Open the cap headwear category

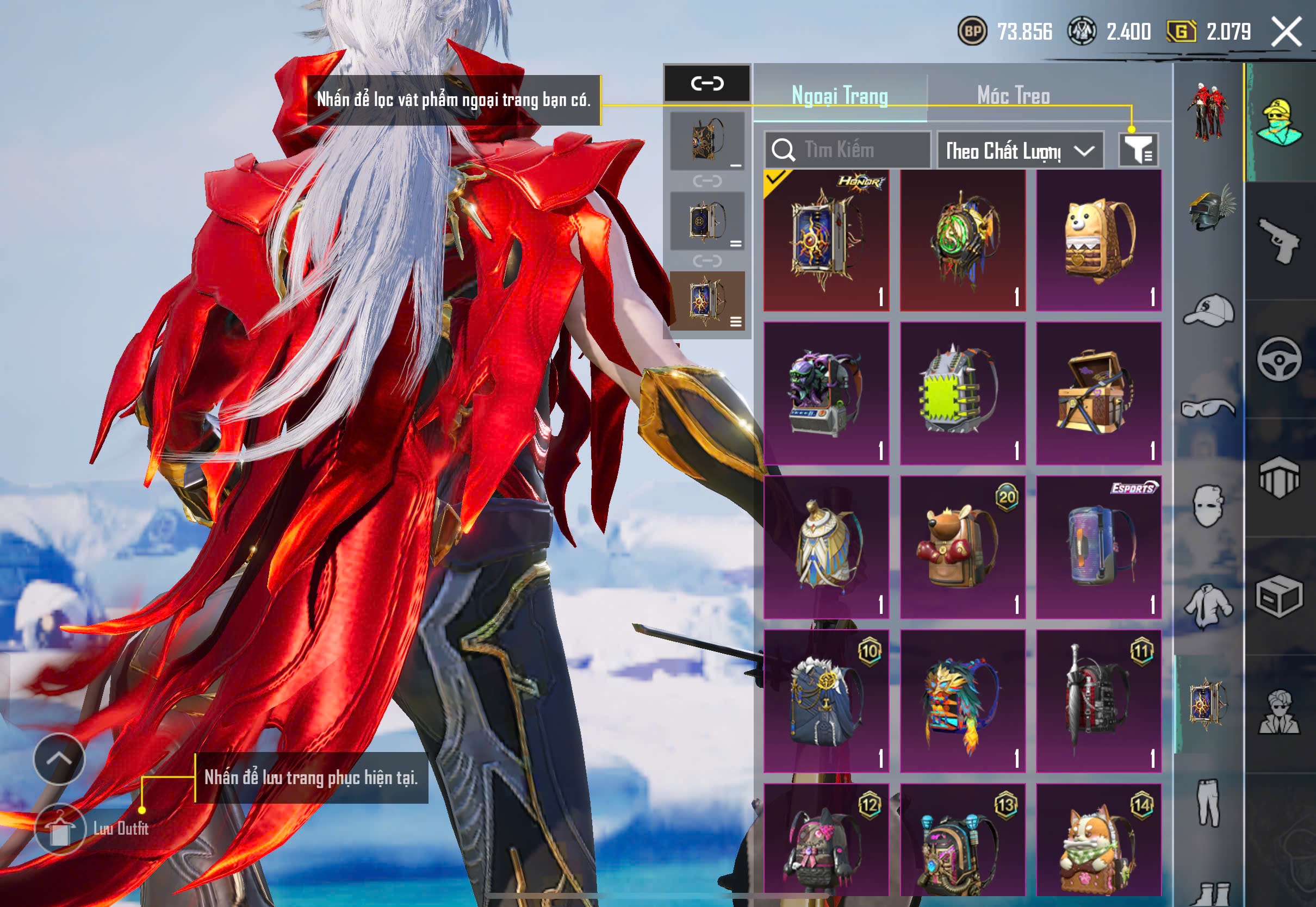(1209, 310)
